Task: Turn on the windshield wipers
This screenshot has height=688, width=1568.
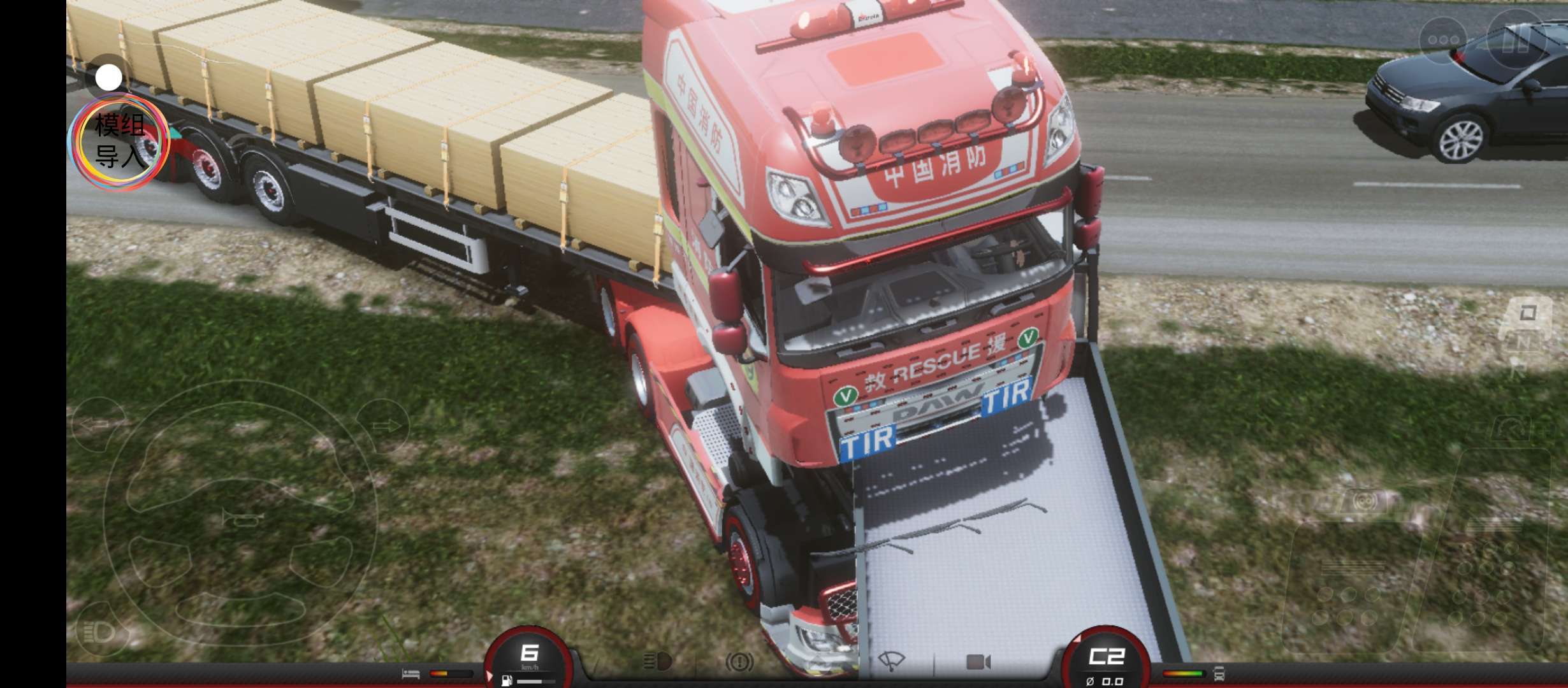Action: (x=891, y=662)
